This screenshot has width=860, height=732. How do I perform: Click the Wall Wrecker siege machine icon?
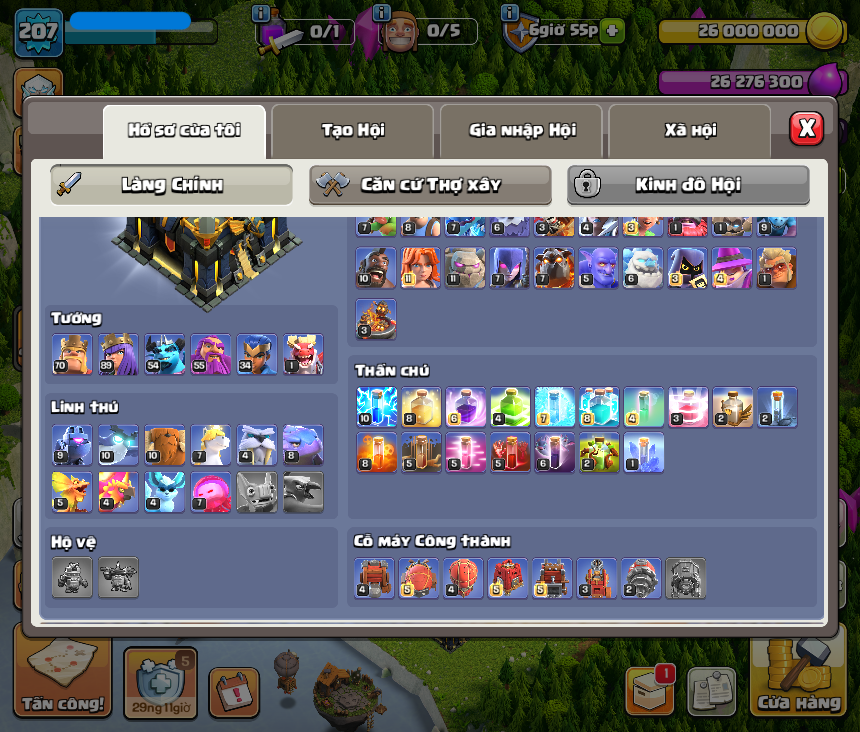coord(375,578)
